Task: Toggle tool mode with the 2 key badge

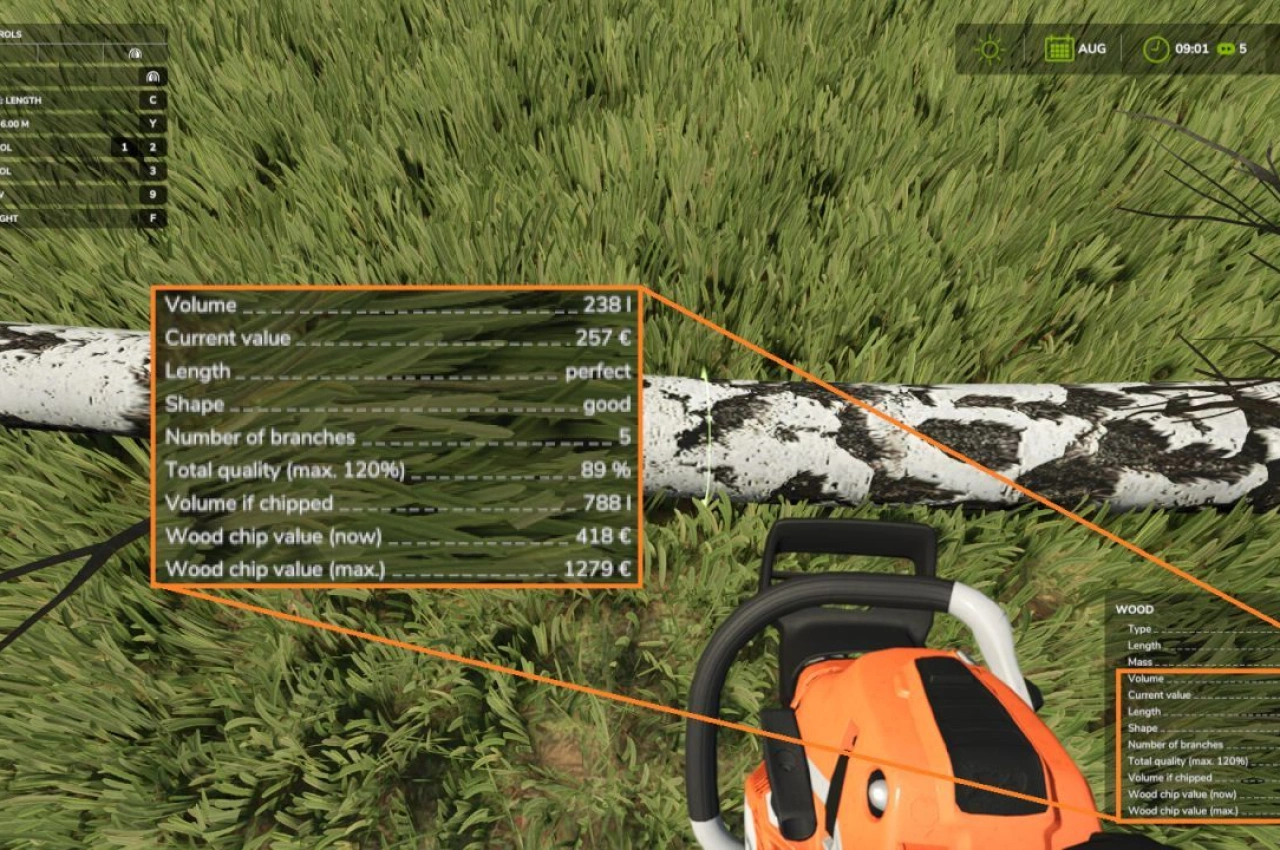Action: [x=153, y=146]
